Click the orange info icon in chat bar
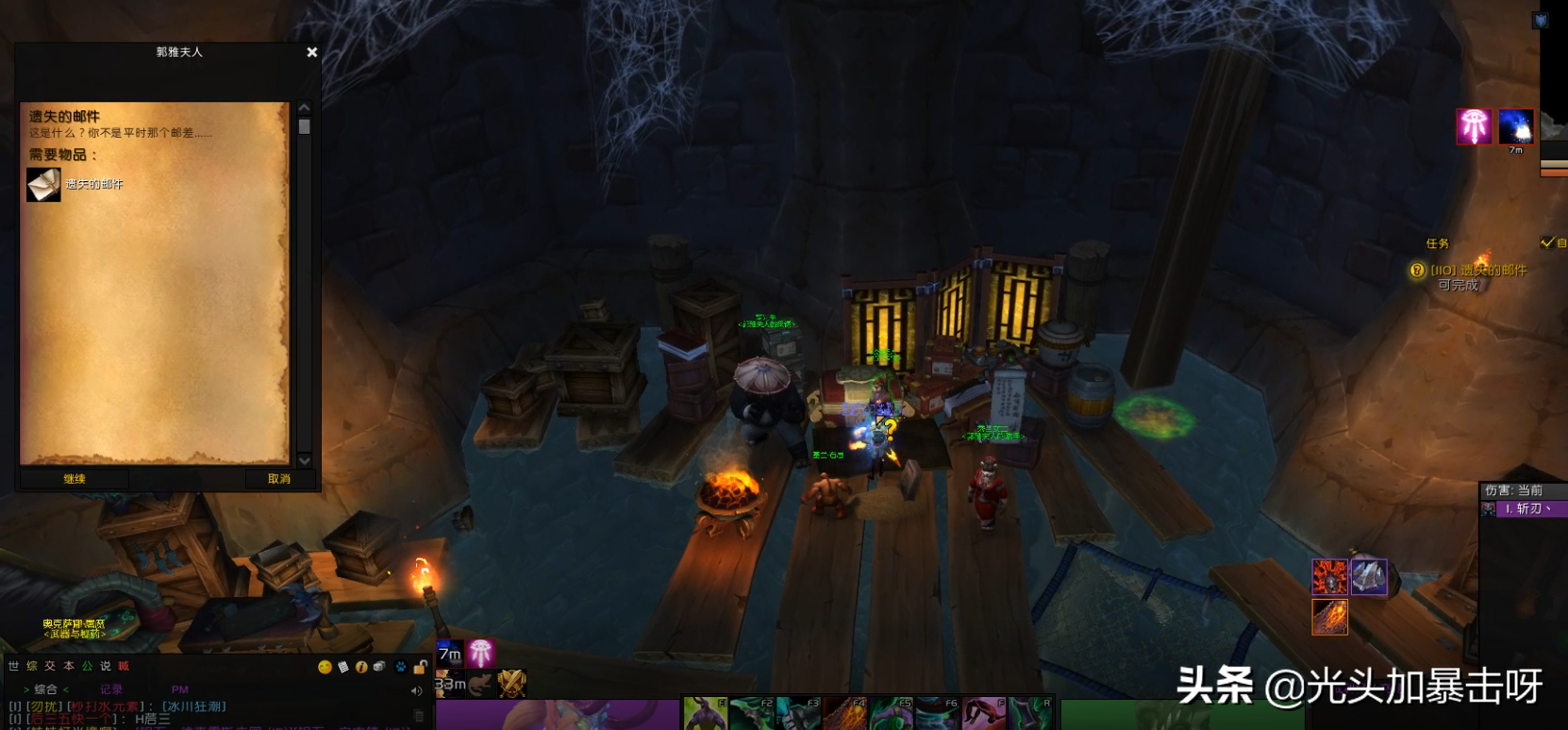 [361, 668]
